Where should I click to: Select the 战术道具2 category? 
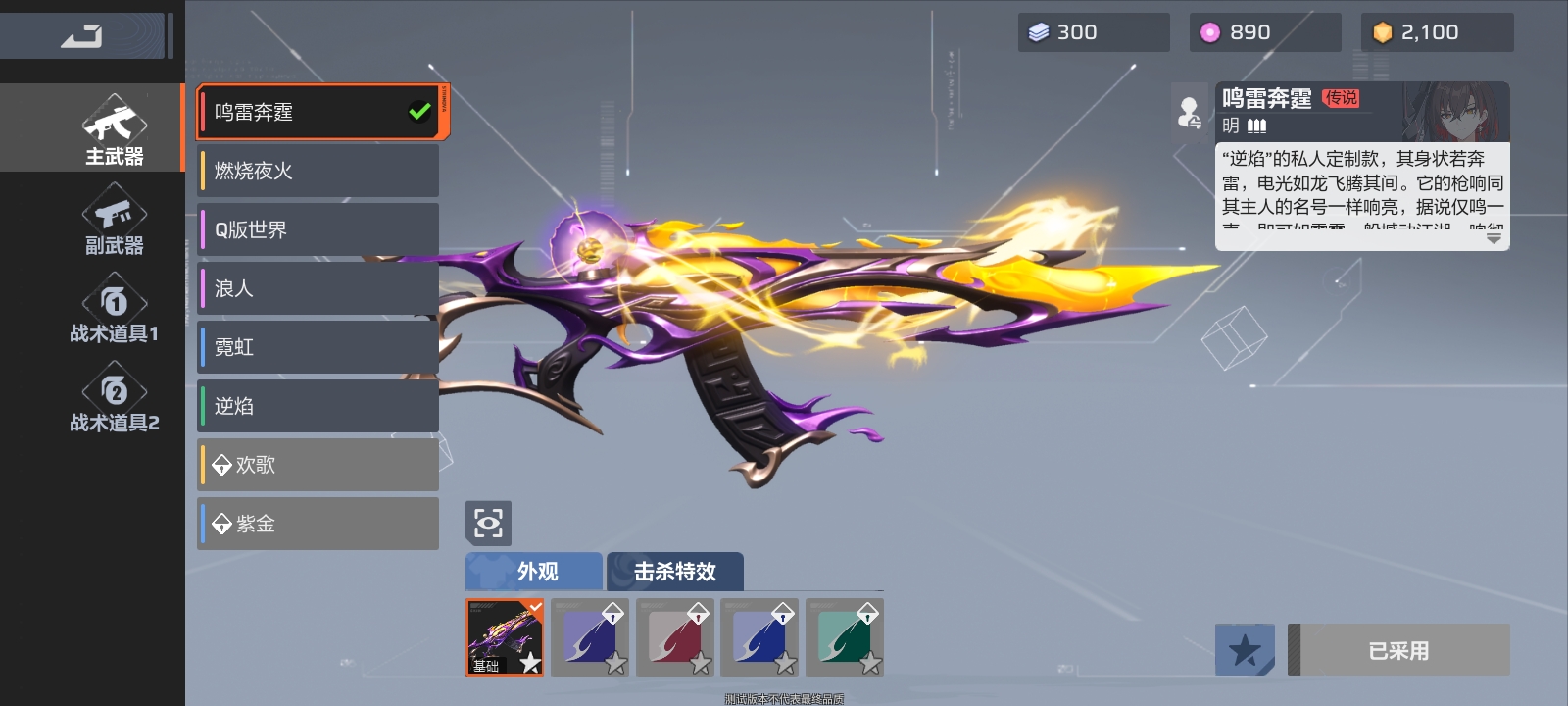click(x=114, y=399)
